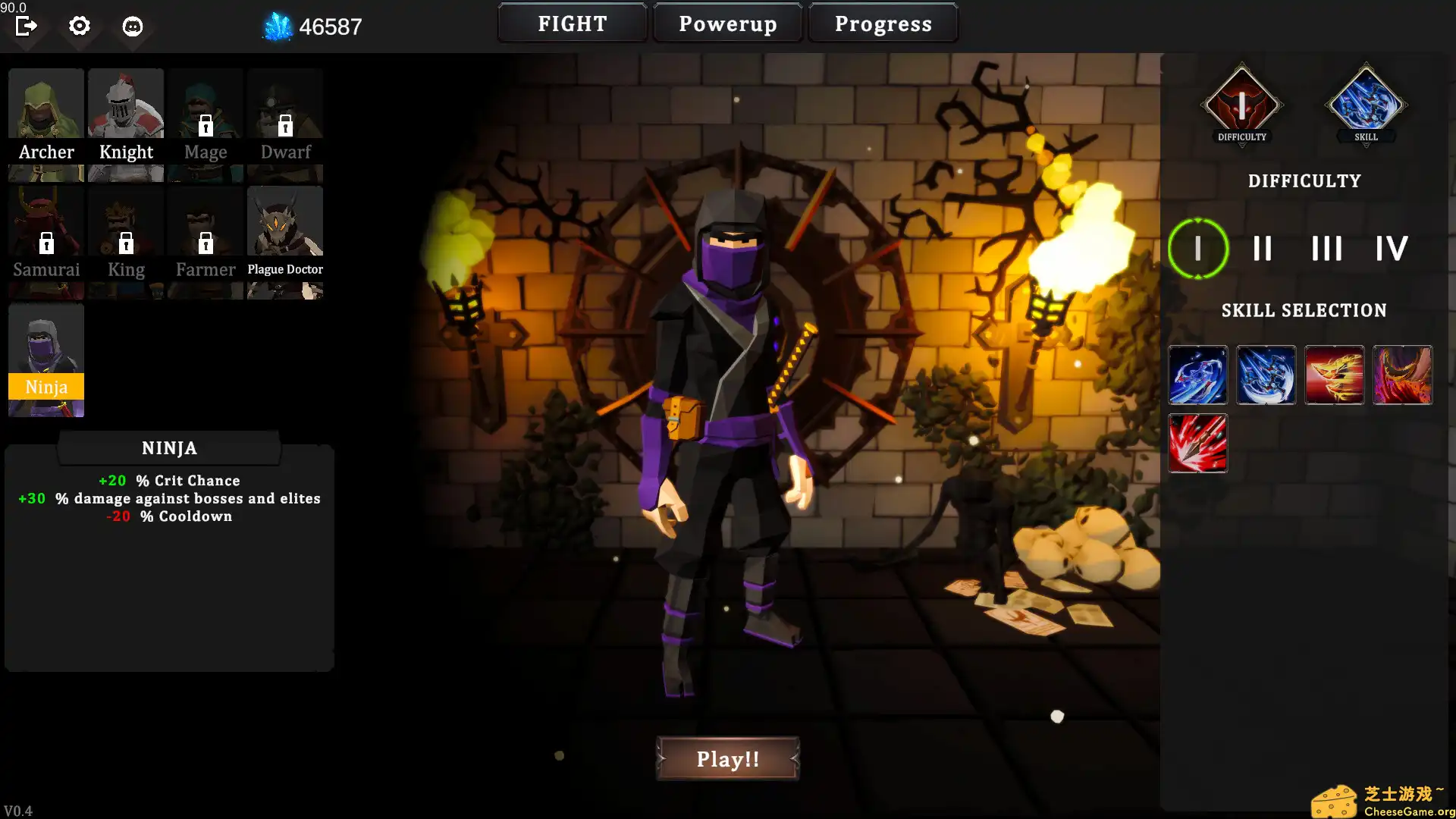Click the exit/logout icon

(x=27, y=26)
